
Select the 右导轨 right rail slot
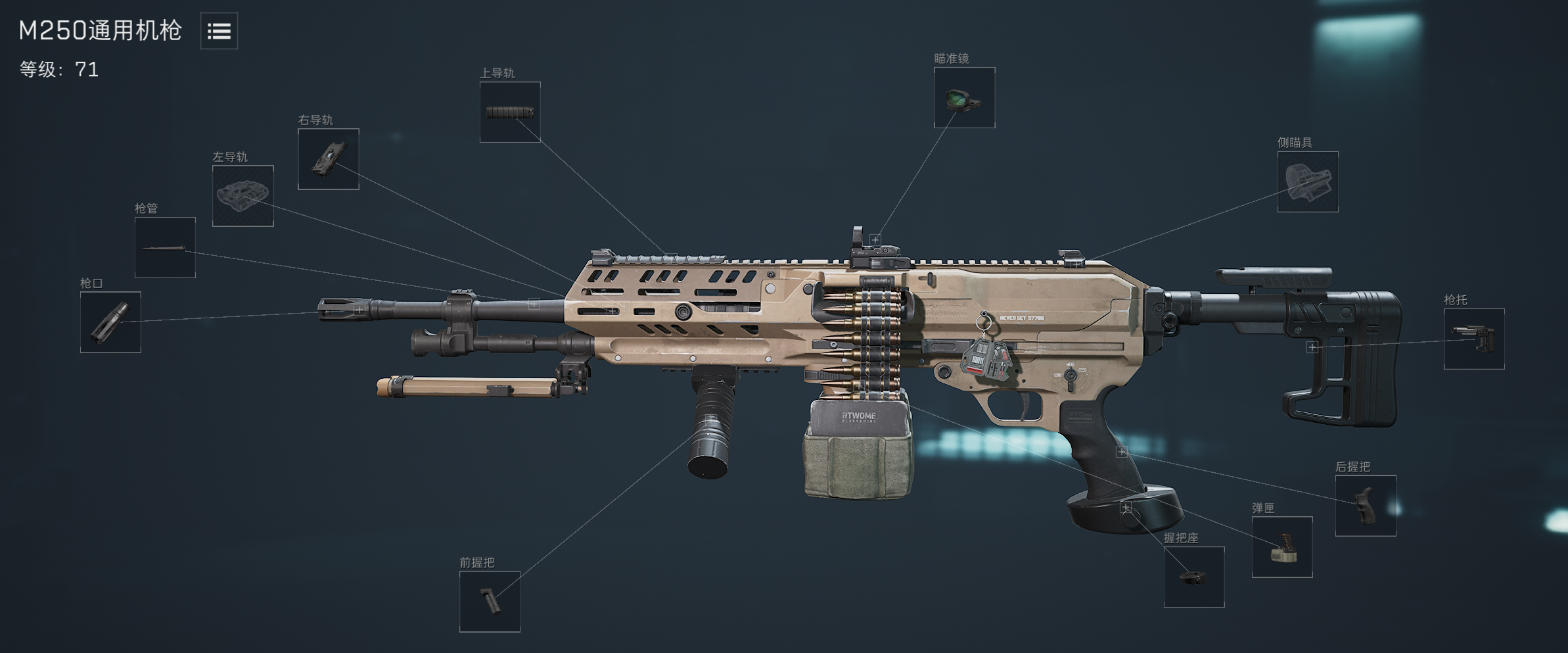(328, 159)
